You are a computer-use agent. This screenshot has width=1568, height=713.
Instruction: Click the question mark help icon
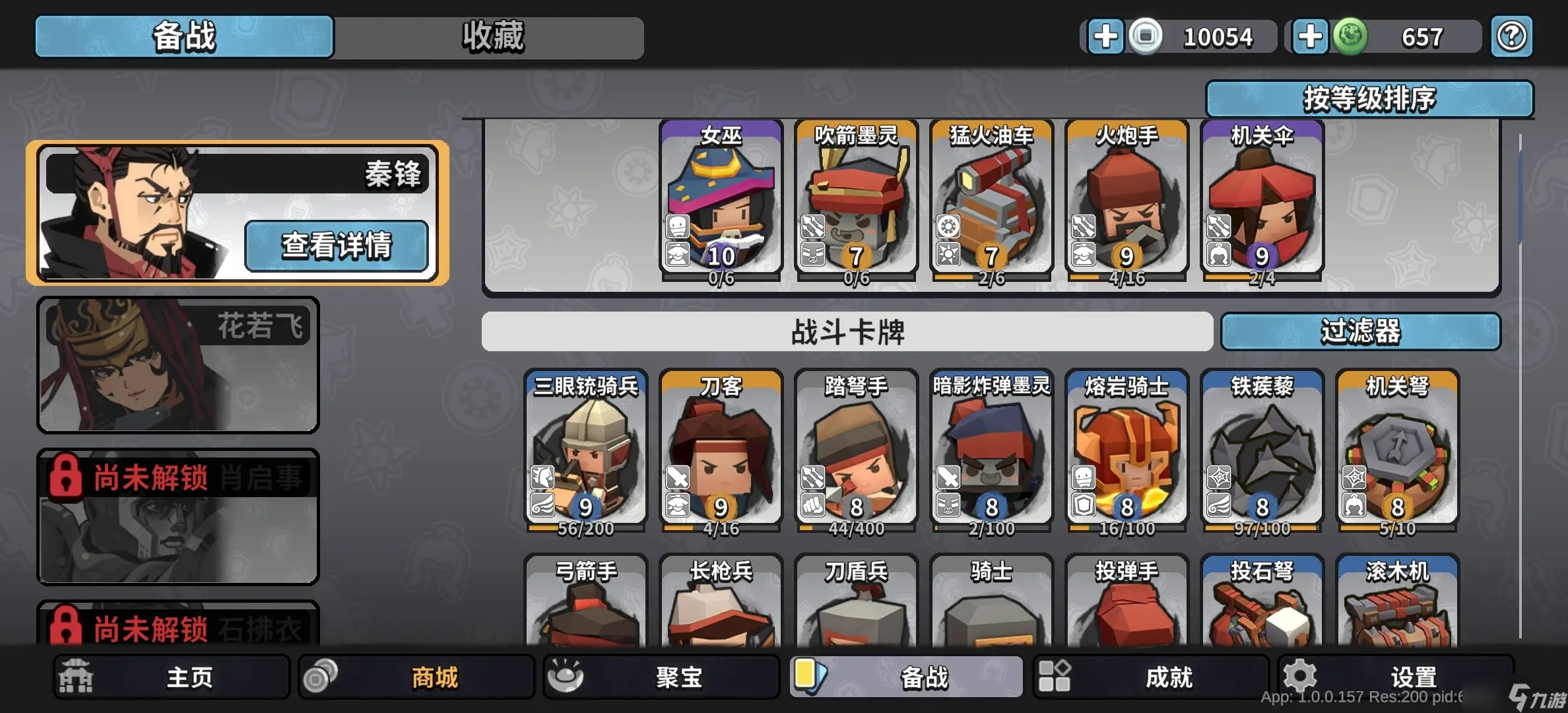point(1512,36)
